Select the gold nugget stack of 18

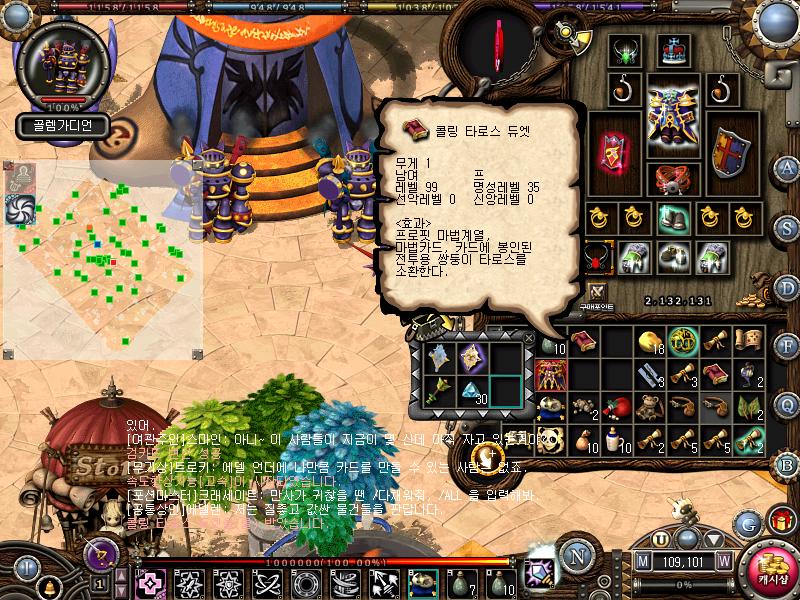pos(651,342)
